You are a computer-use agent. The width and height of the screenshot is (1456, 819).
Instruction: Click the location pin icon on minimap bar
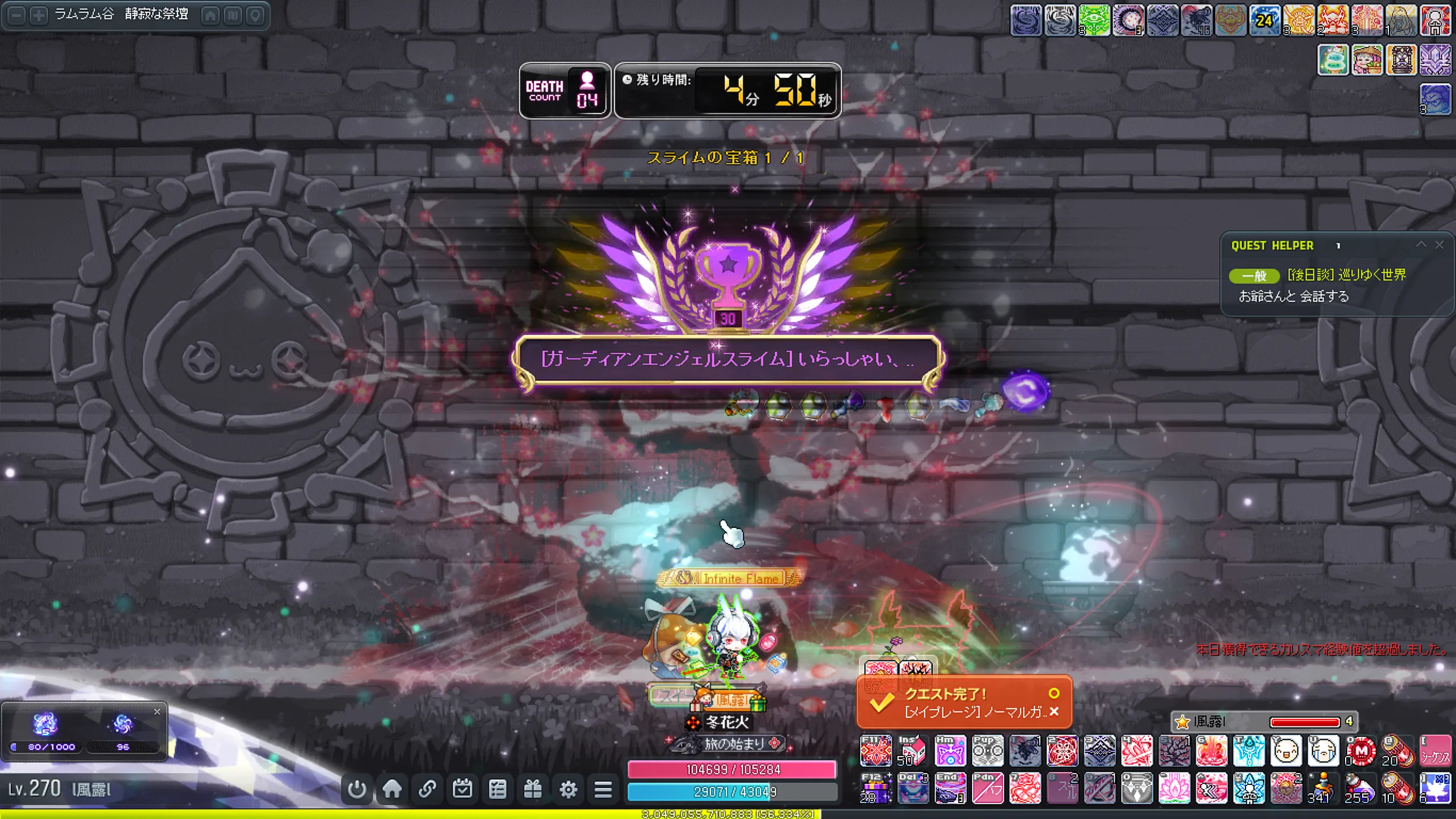tap(255, 15)
